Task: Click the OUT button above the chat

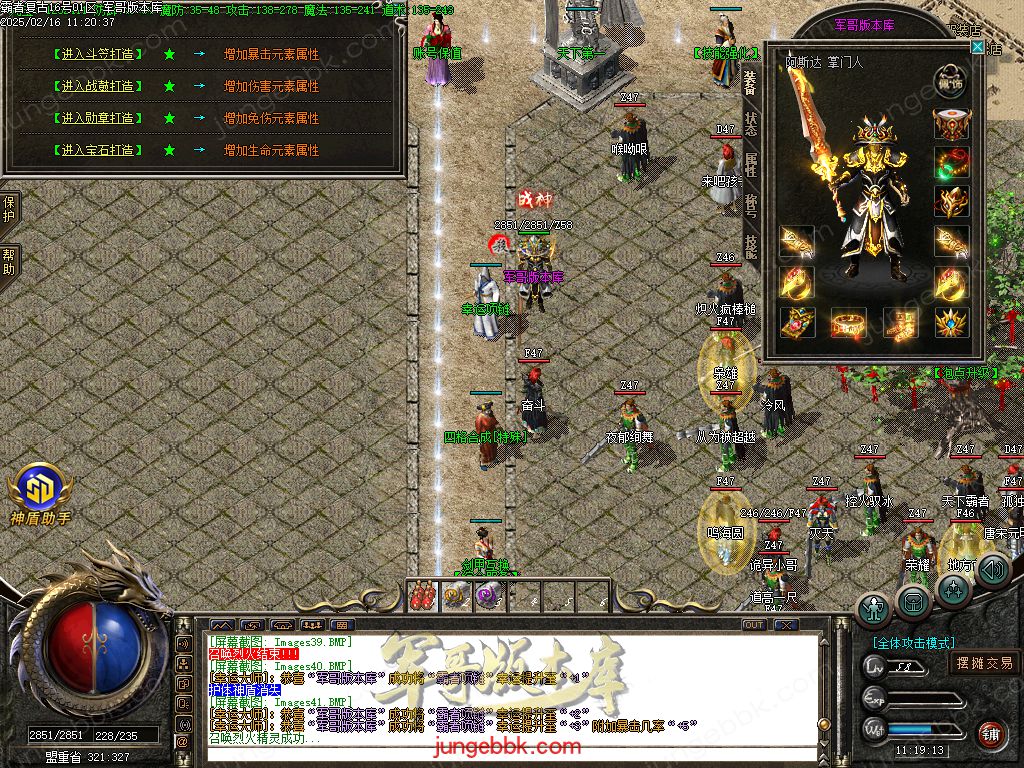Action: click(754, 625)
